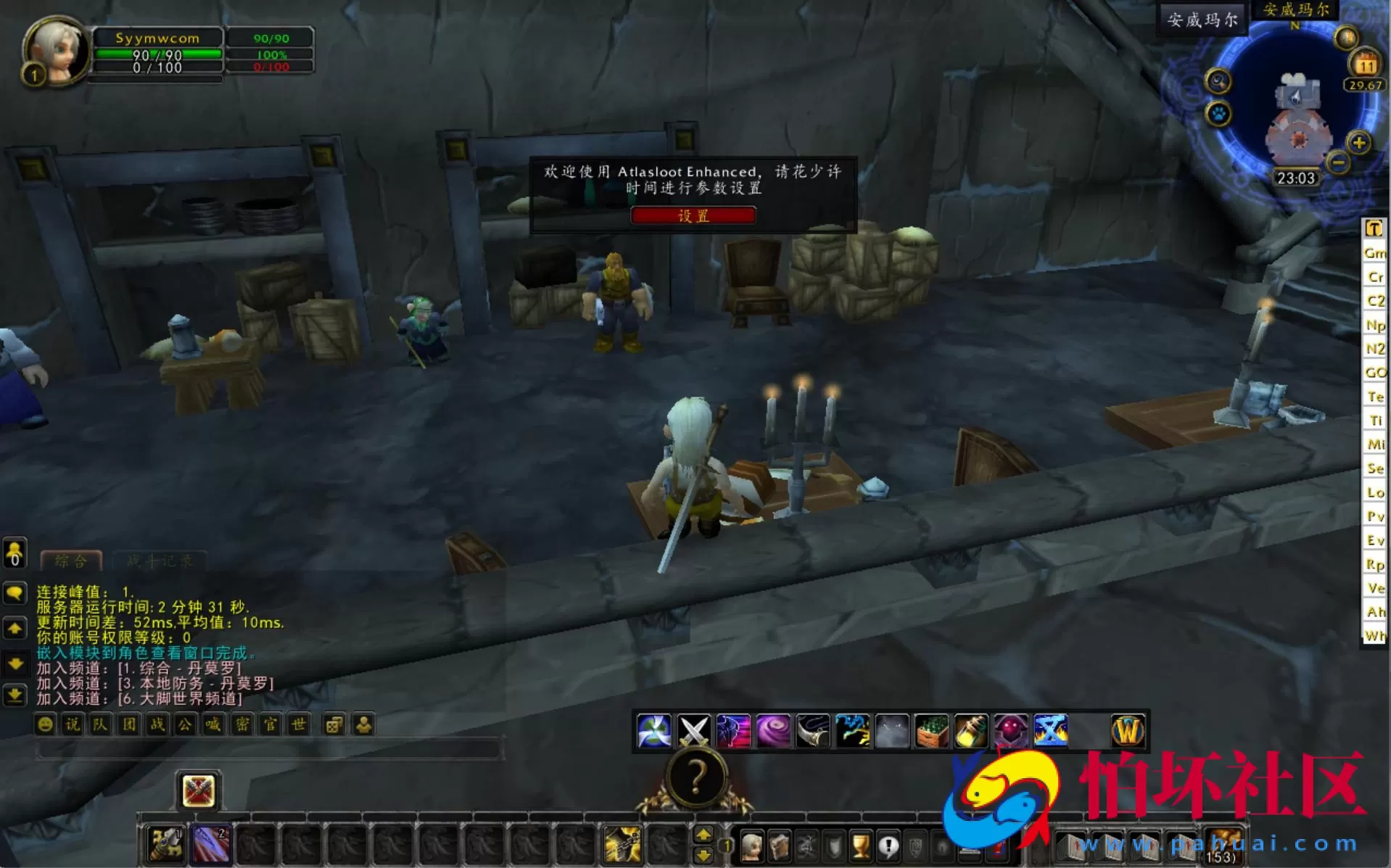Screen dimensions: 1391x868
Task: Open achievements with the golden trophy icon
Action: tap(860, 845)
